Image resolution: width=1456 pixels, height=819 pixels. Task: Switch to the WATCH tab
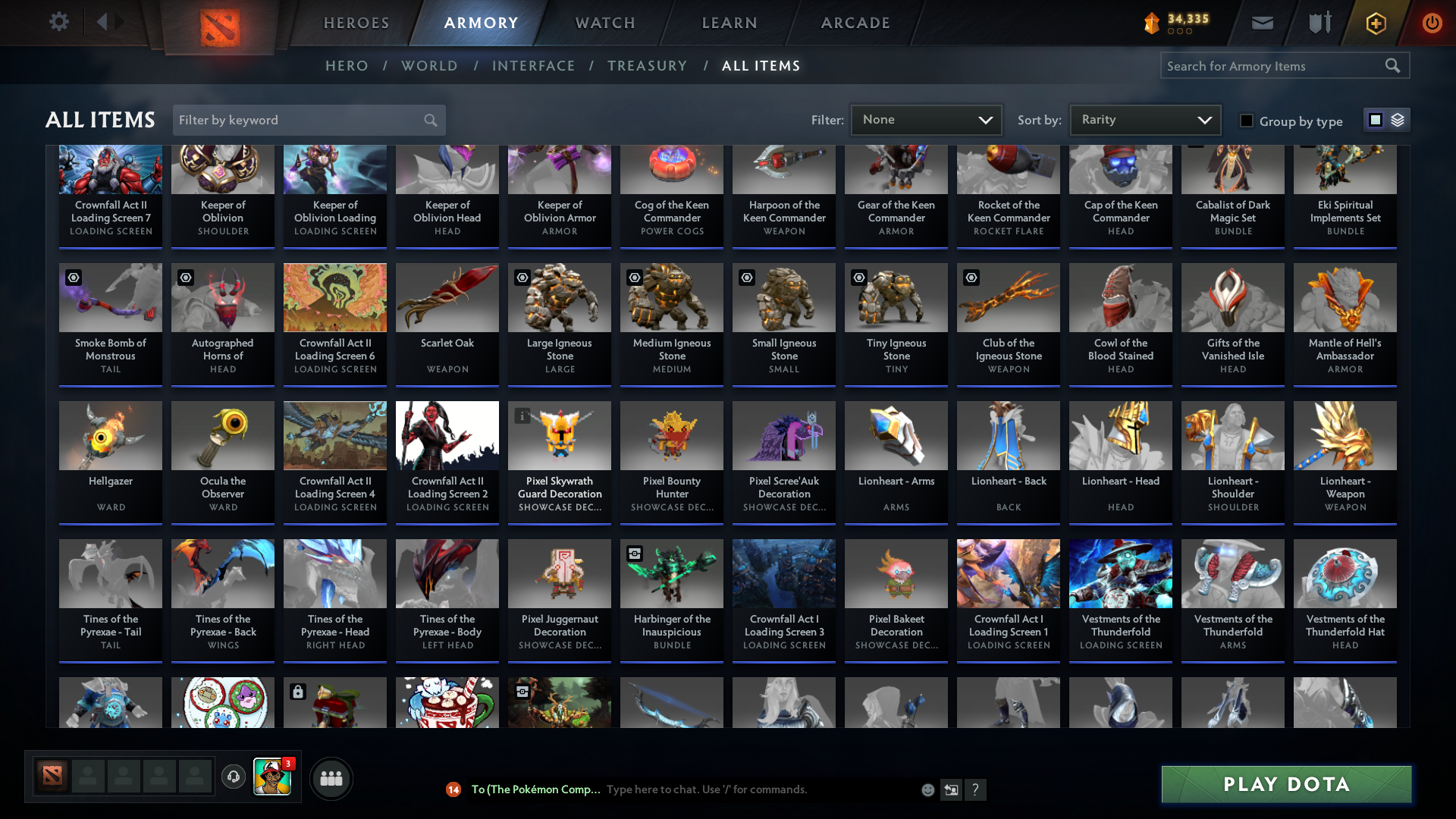(604, 23)
